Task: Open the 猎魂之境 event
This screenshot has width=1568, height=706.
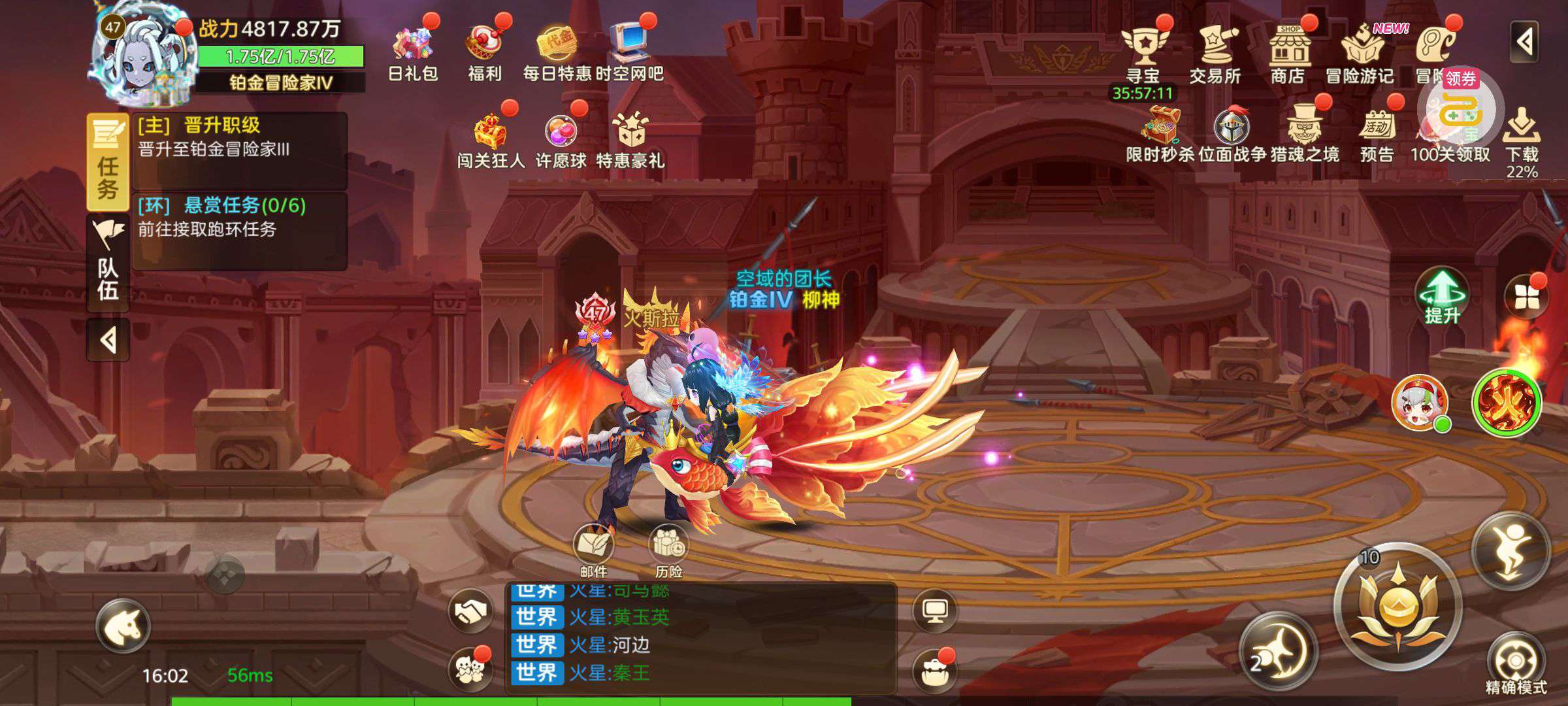Action: [1305, 133]
